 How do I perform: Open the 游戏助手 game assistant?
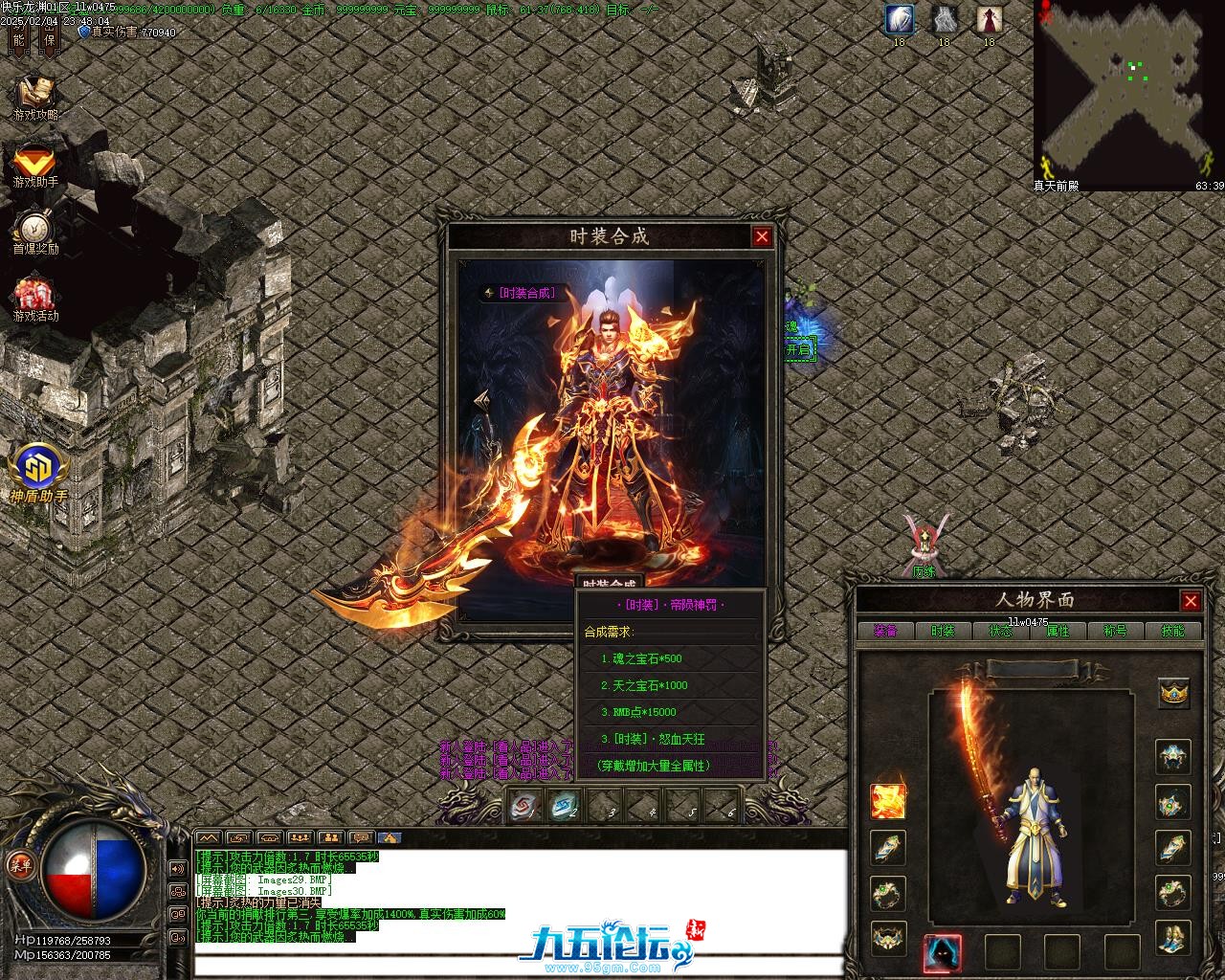[x=35, y=165]
